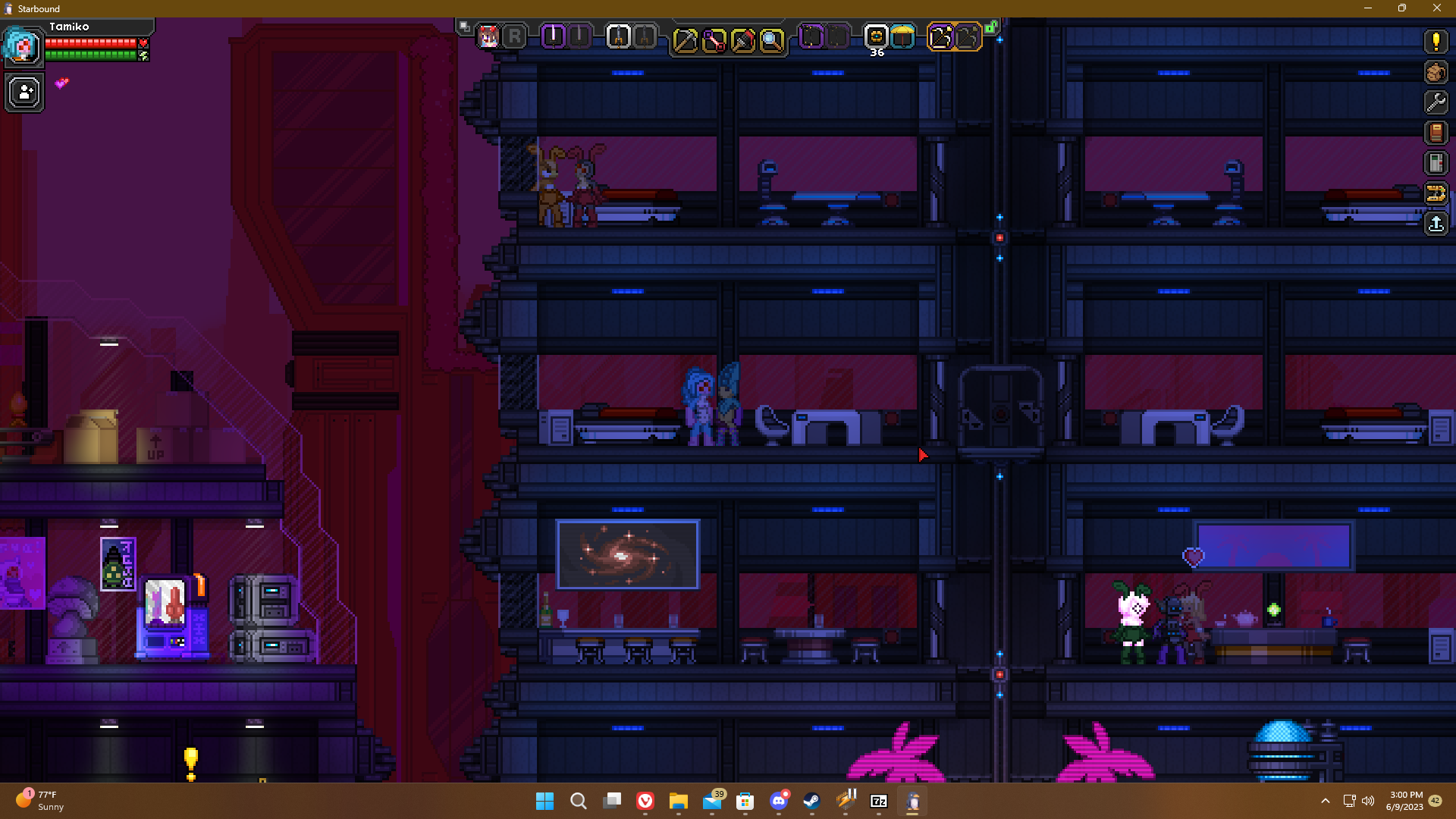Viewport: 1456px width, 819px height.
Task: Toggle the green hotbar lock icon
Action: pyautogui.click(x=991, y=26)
